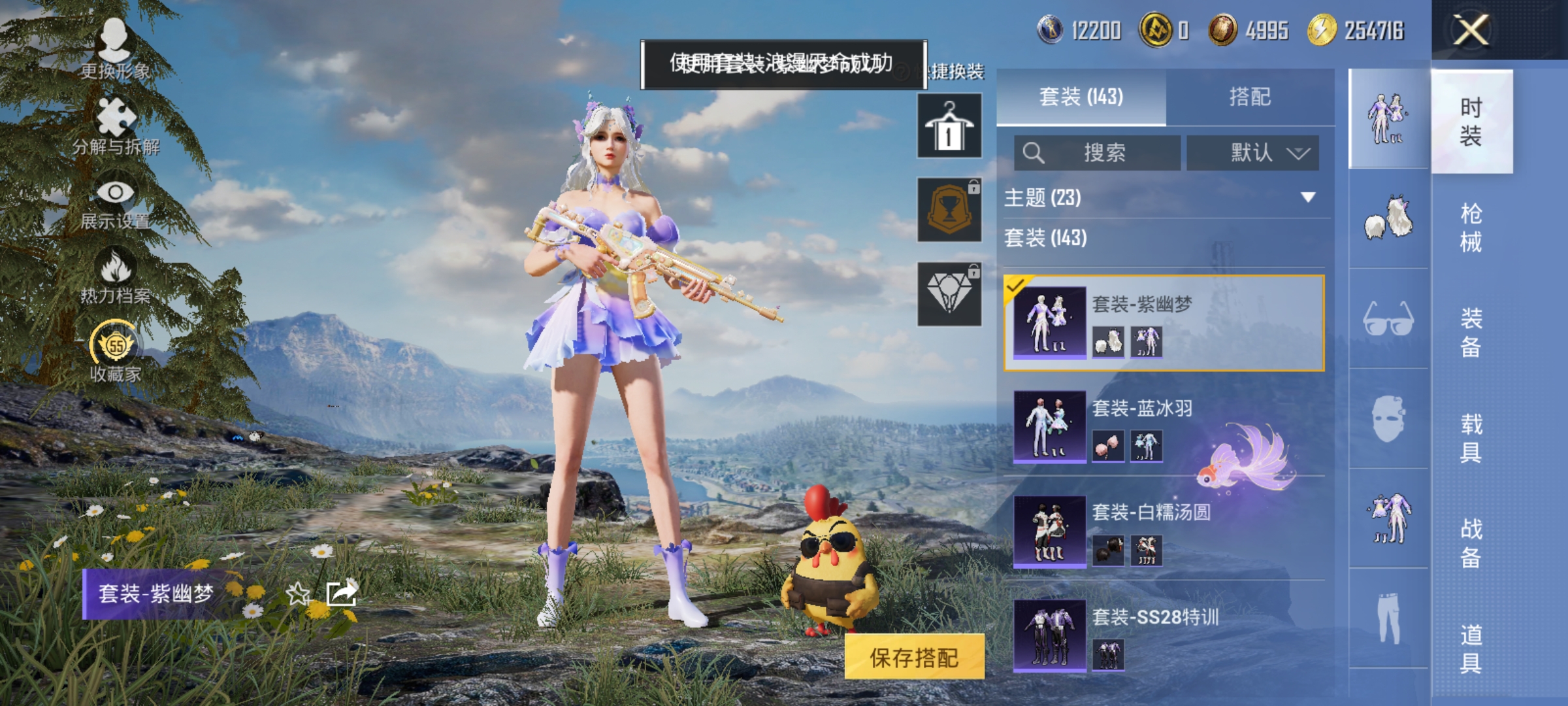Open the 默认 sorting dropdown
This screenshot has width=1568, height=706.
coord(1254,154)
